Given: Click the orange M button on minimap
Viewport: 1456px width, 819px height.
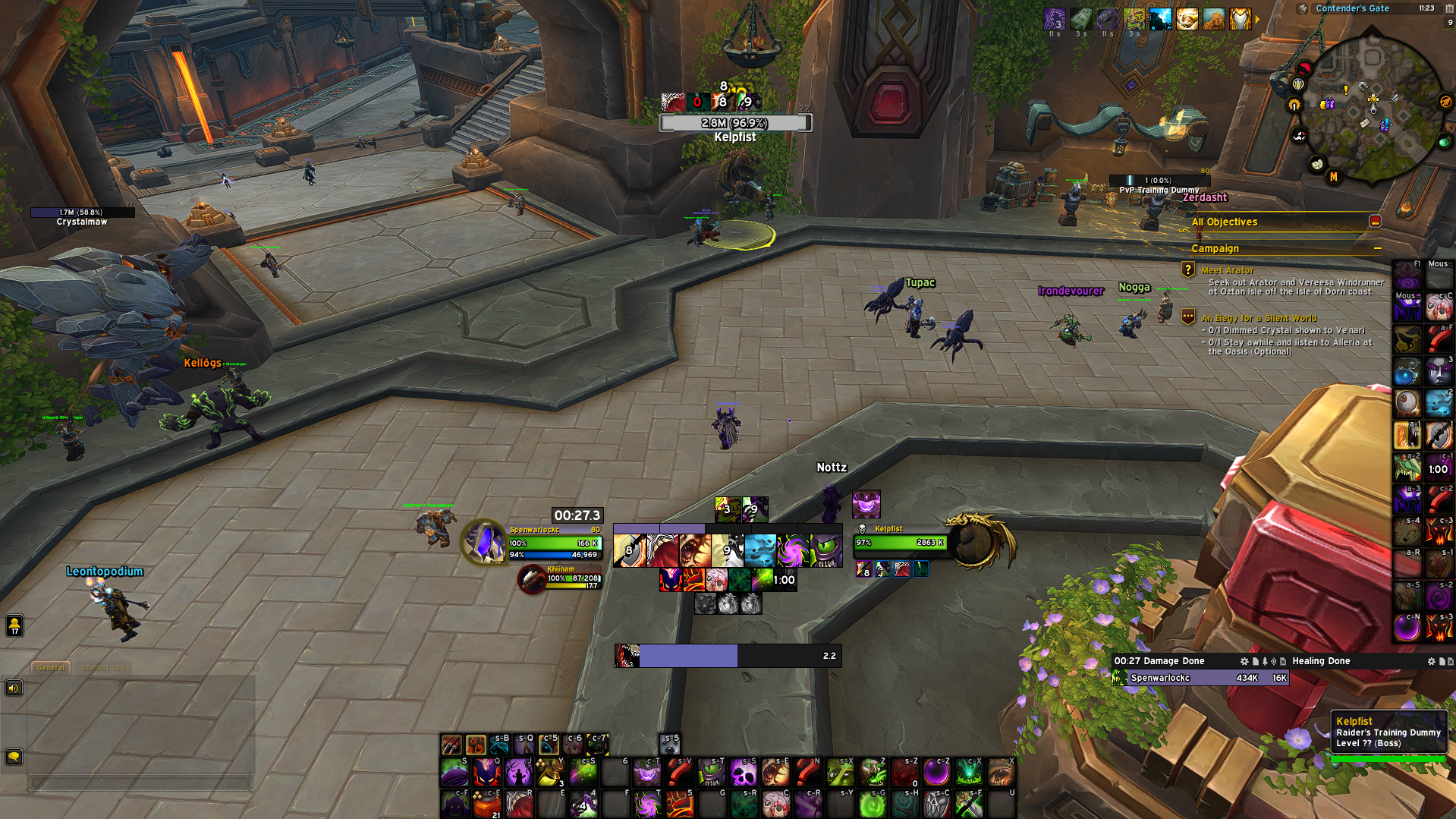Looking at the screenshot, I should coord(1333,177).
